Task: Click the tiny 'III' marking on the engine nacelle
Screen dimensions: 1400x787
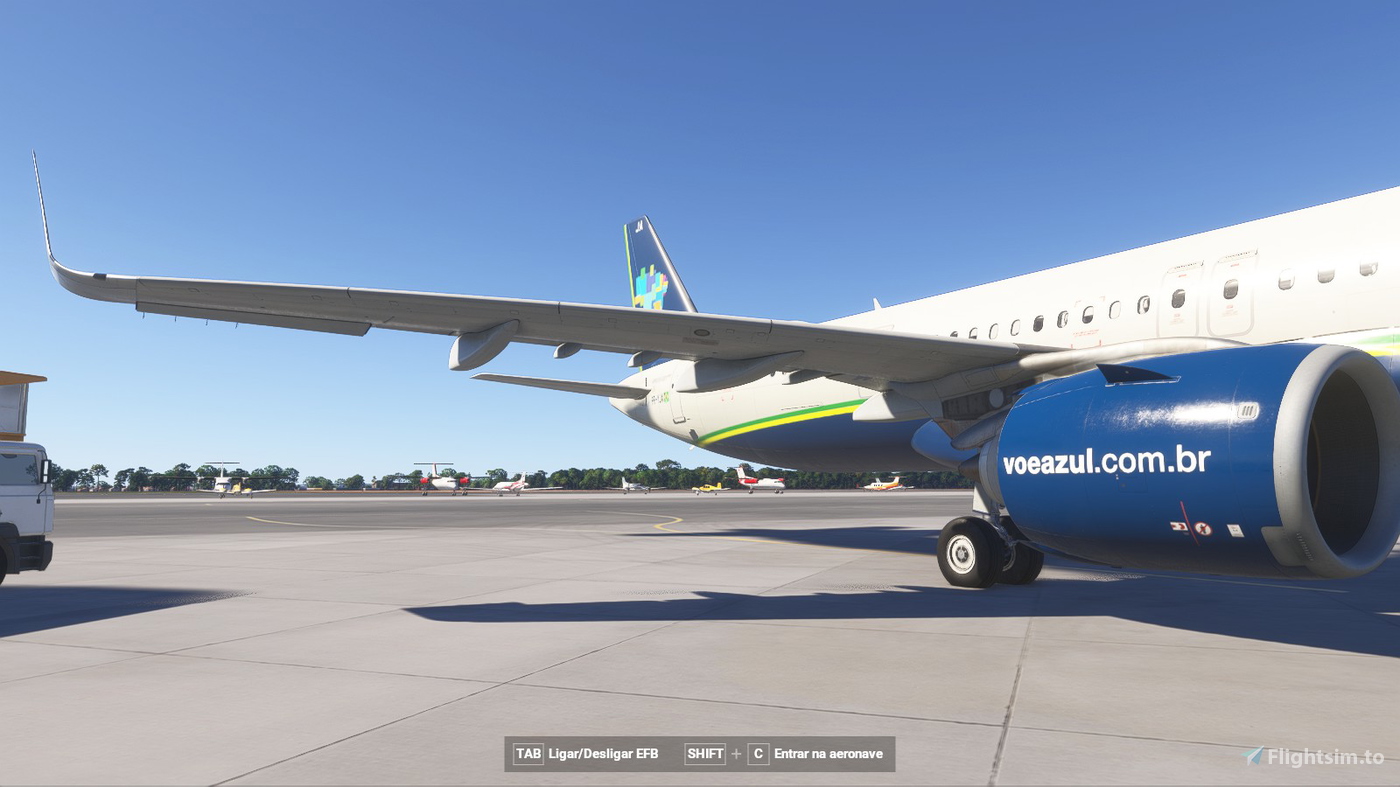Action: [1248, 409]
